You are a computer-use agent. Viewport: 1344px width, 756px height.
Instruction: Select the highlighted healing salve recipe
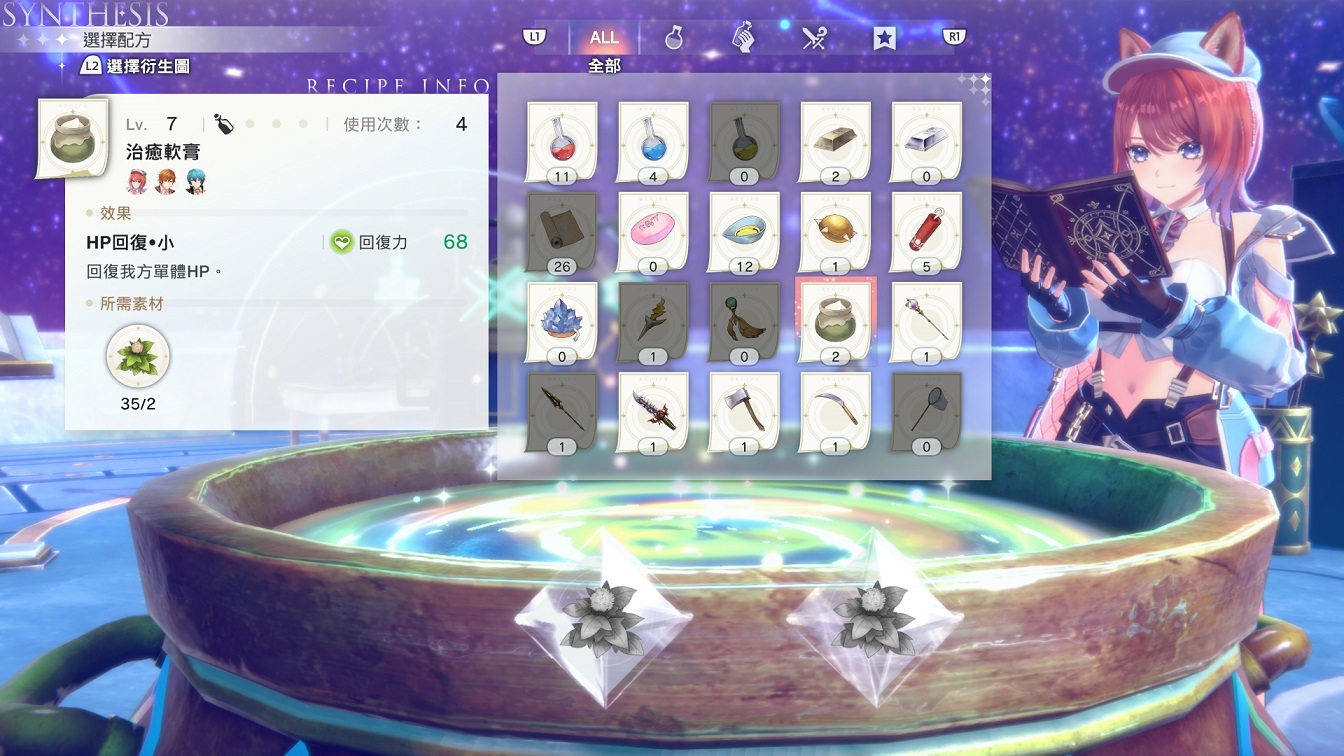836,320
